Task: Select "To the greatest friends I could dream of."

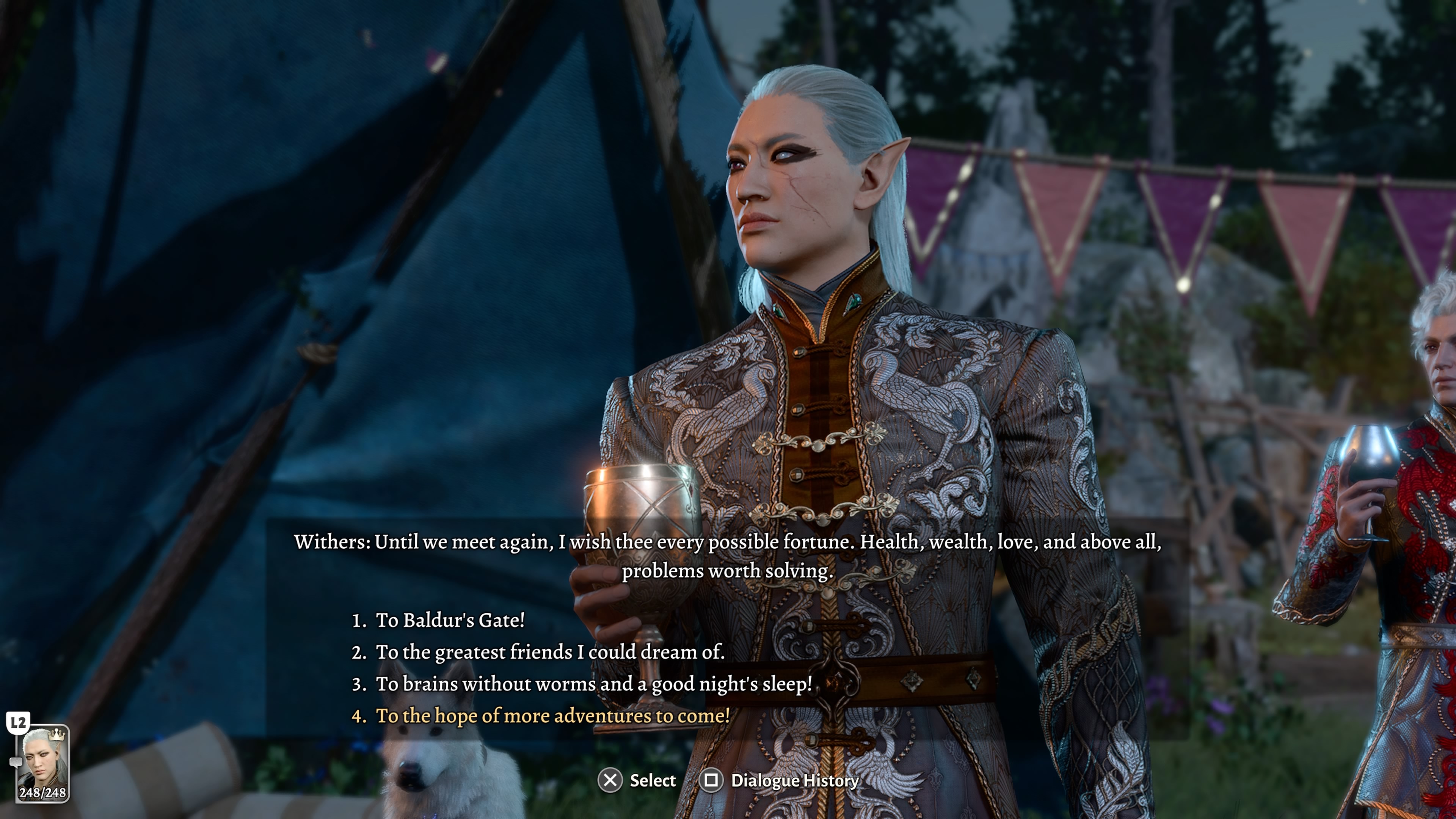Action: [x=549, y=652]
